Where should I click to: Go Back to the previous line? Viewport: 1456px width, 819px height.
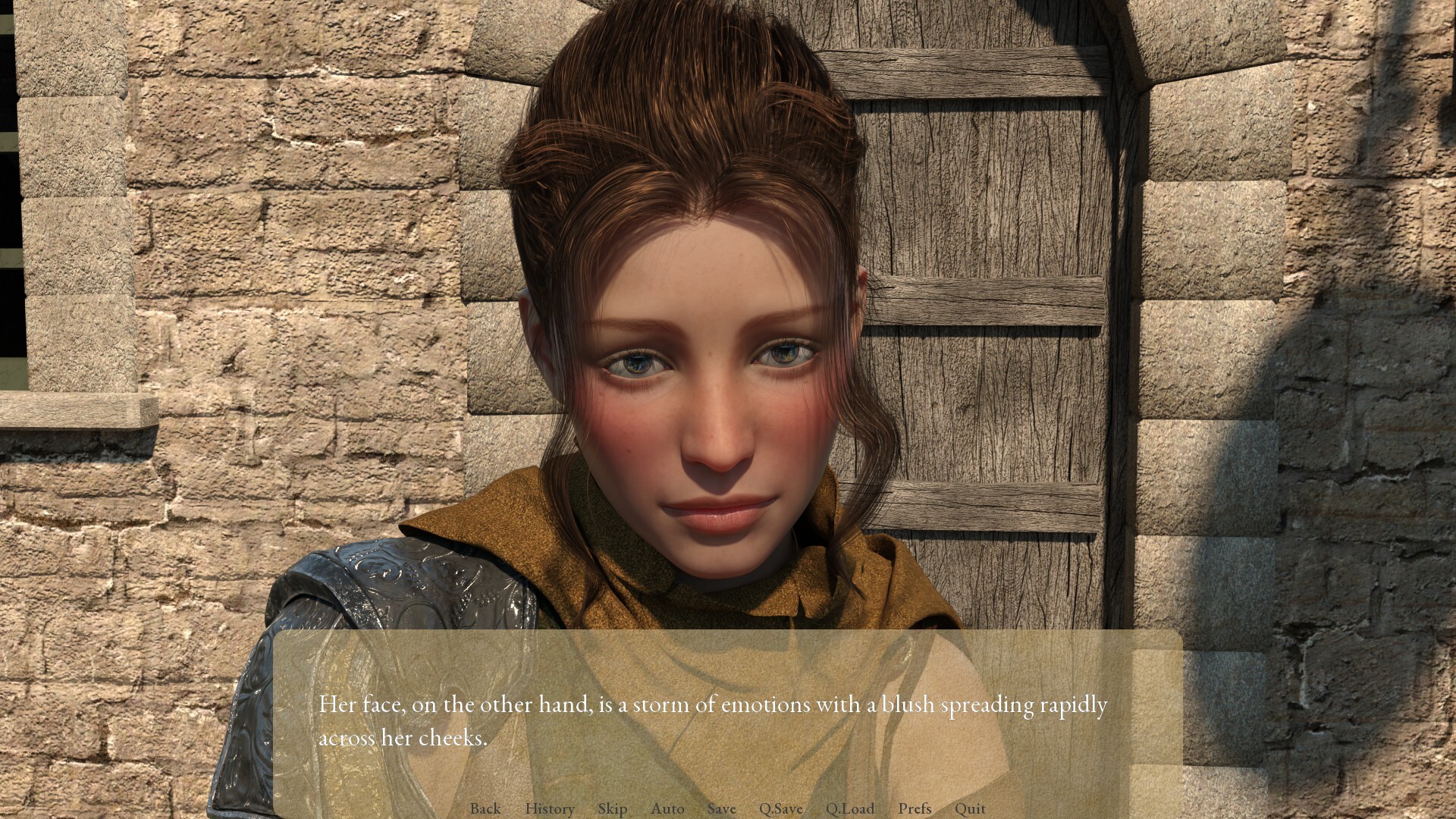tap(485, 808)
